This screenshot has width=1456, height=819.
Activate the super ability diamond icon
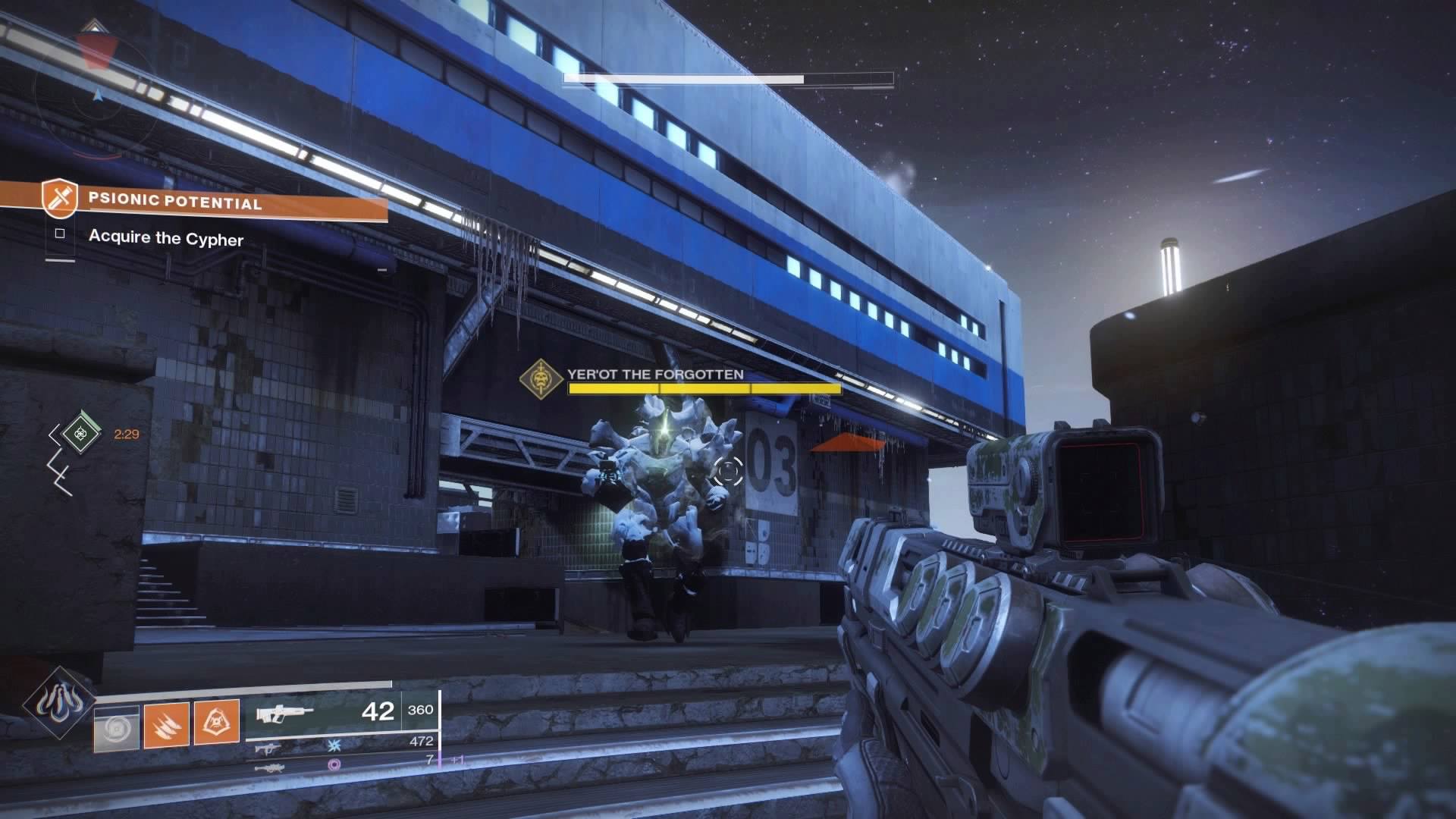coord(59,704)
